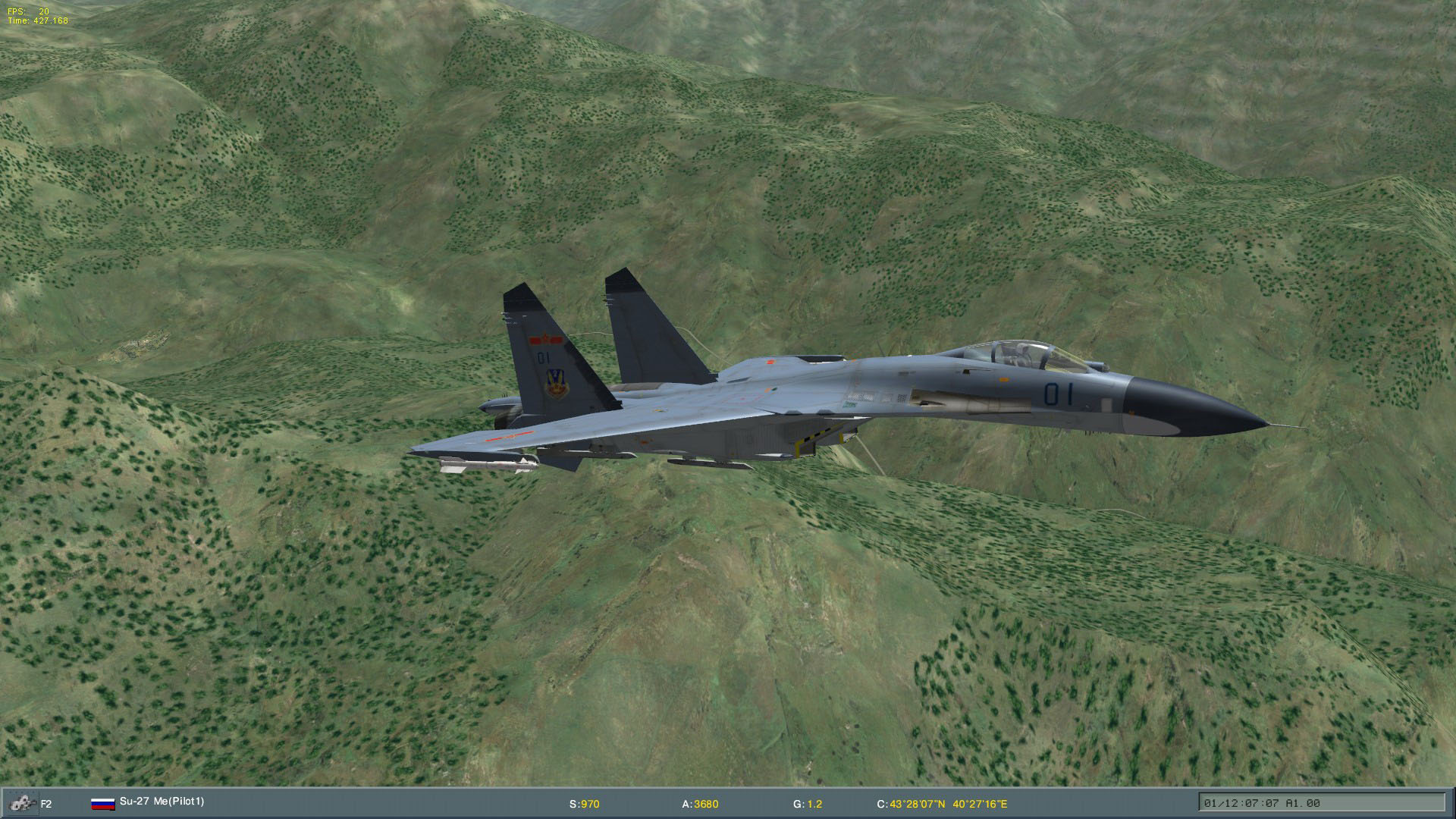Viewport: 1456px width, 819px height.
Task: Click the aircraft view icon in status bar
Action: [x=20, y=803]
